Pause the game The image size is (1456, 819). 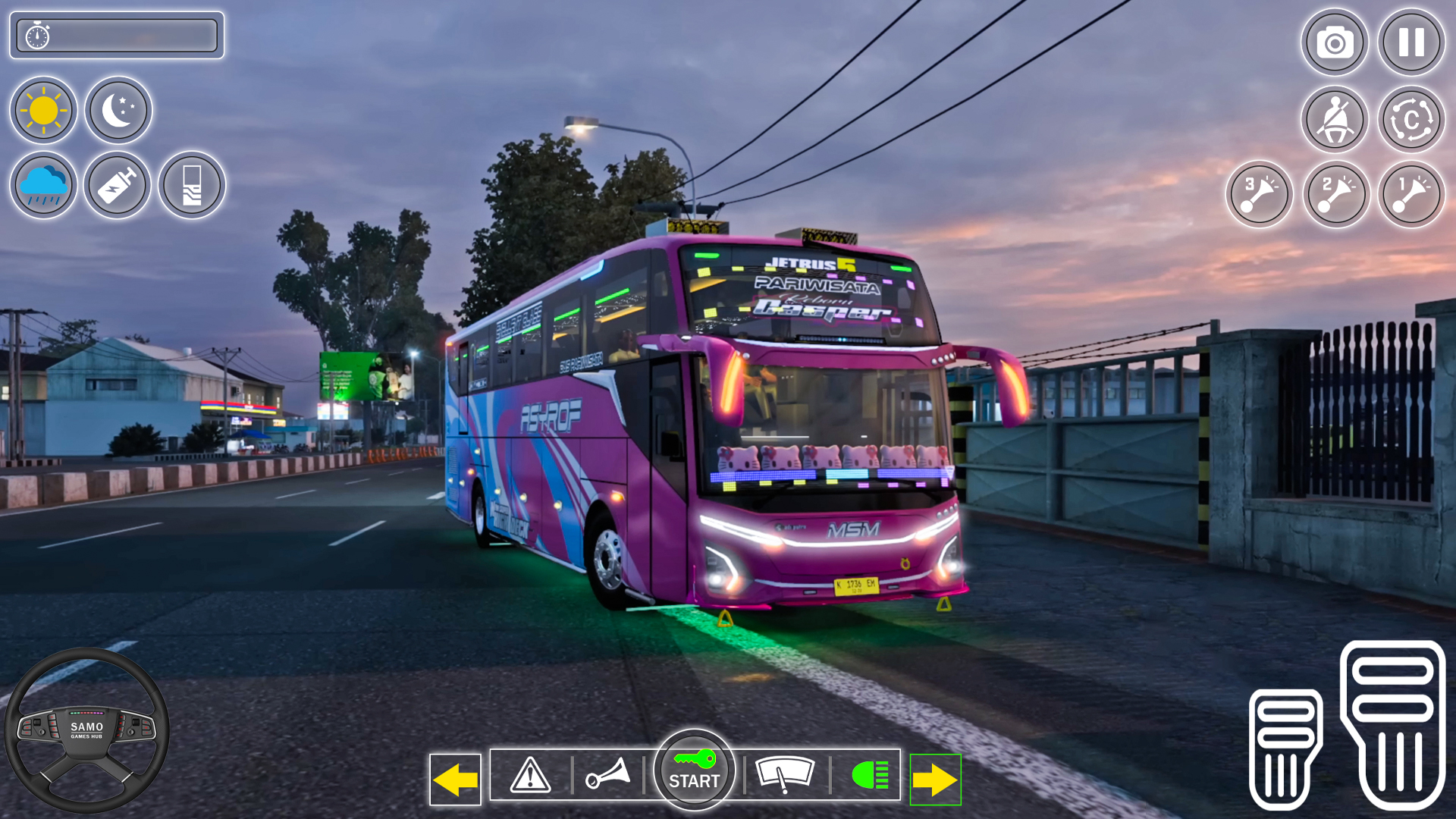[x=1410, y=43]
